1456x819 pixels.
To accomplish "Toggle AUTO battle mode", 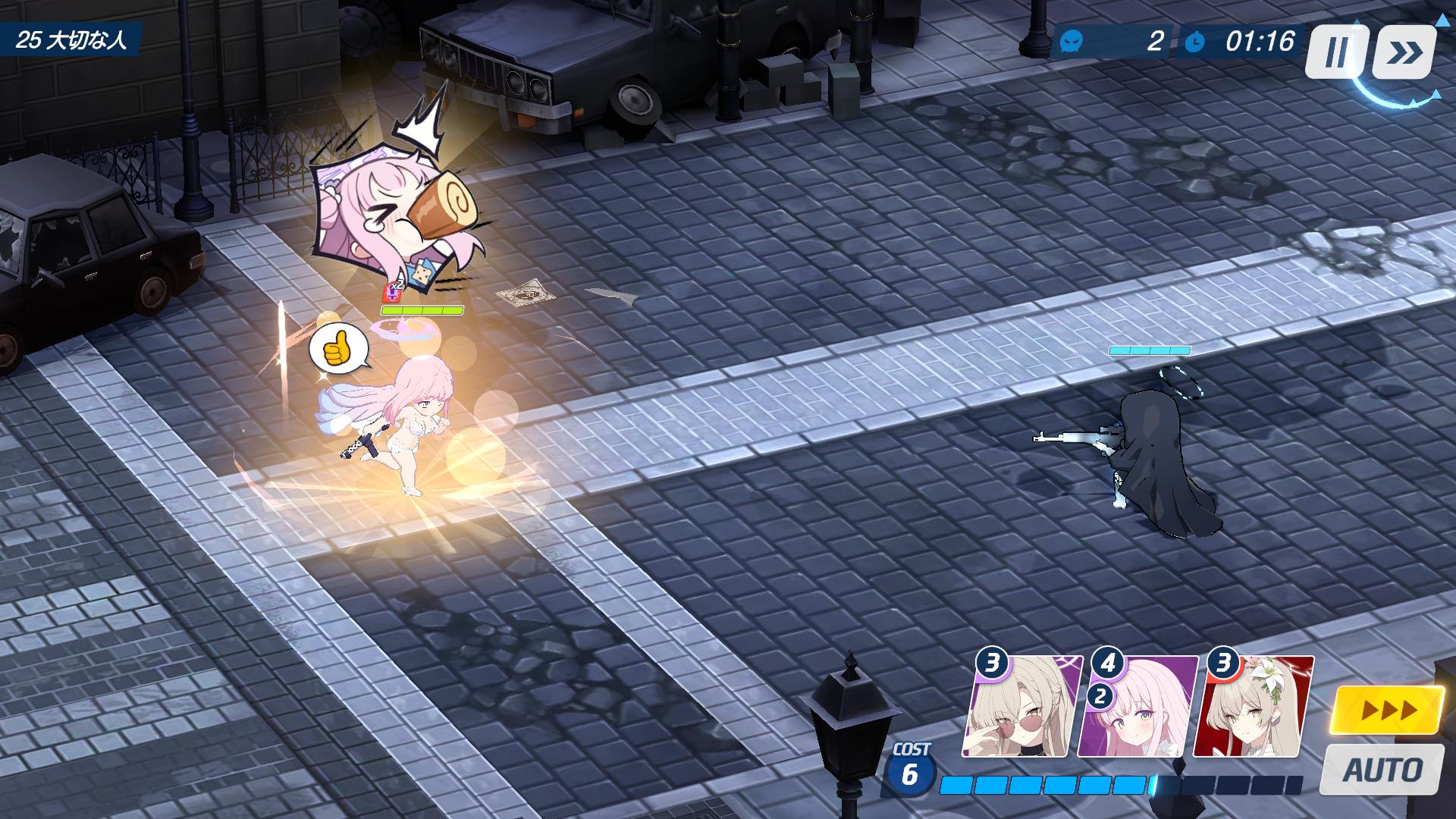I will (x=1382, y=770).
